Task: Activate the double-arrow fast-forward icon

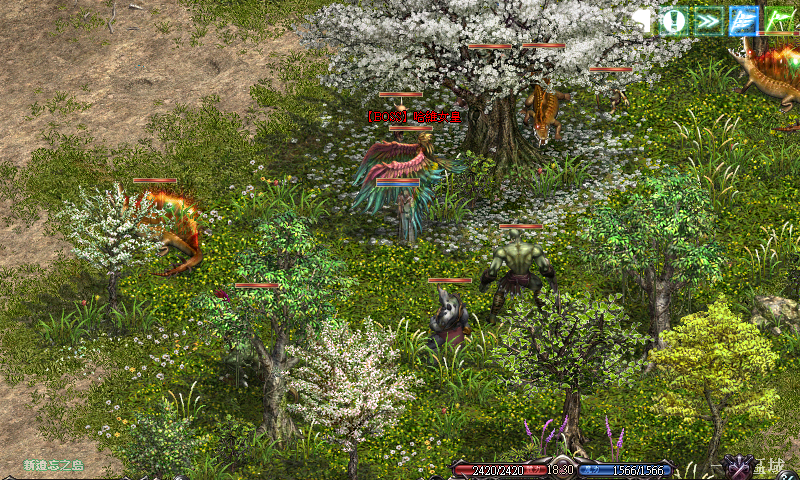Action: click(x=708, y=20)
